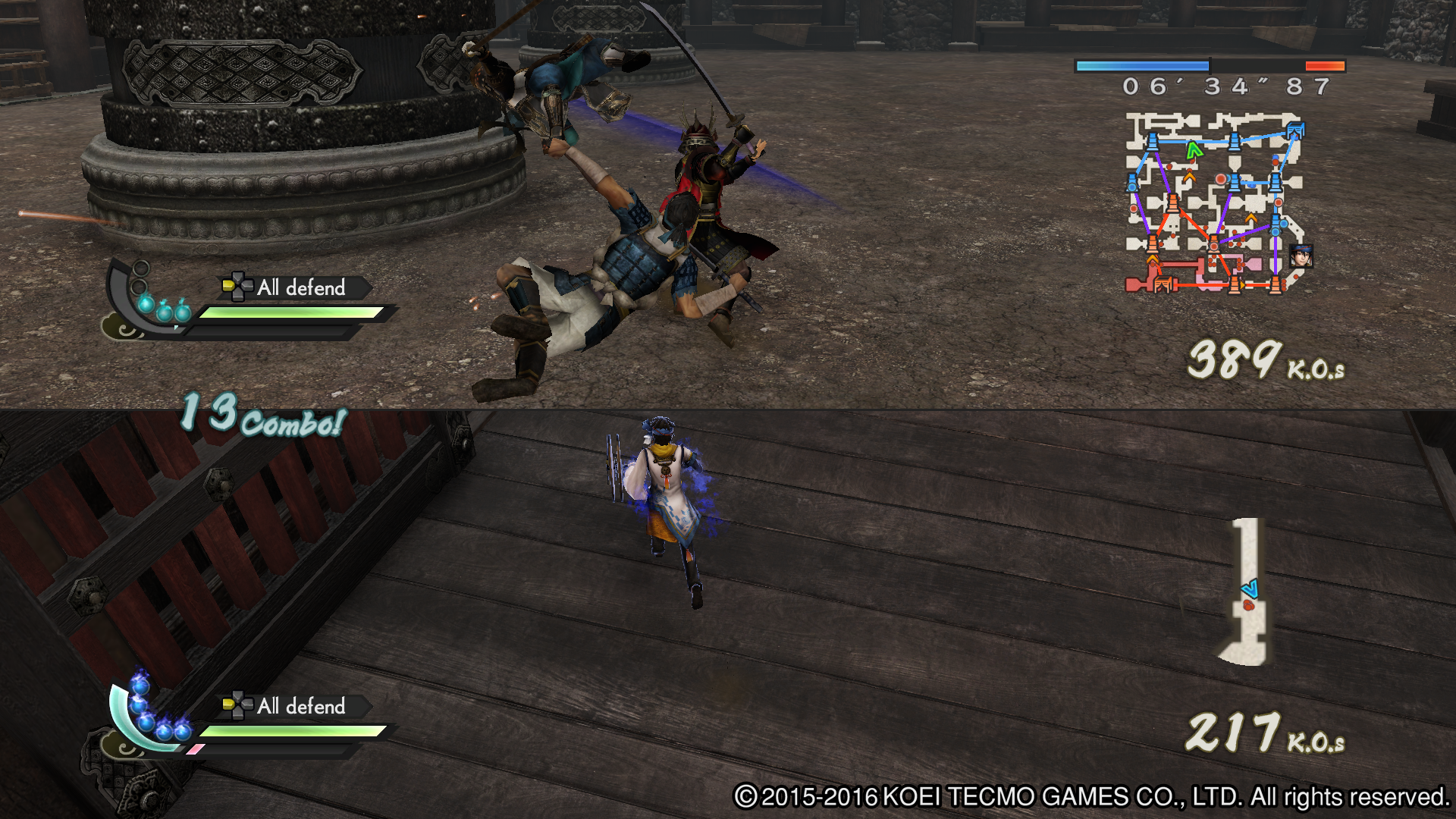Select the green player arrow on the minimap
The image size is (1456, 819).
pos(1194,149)
